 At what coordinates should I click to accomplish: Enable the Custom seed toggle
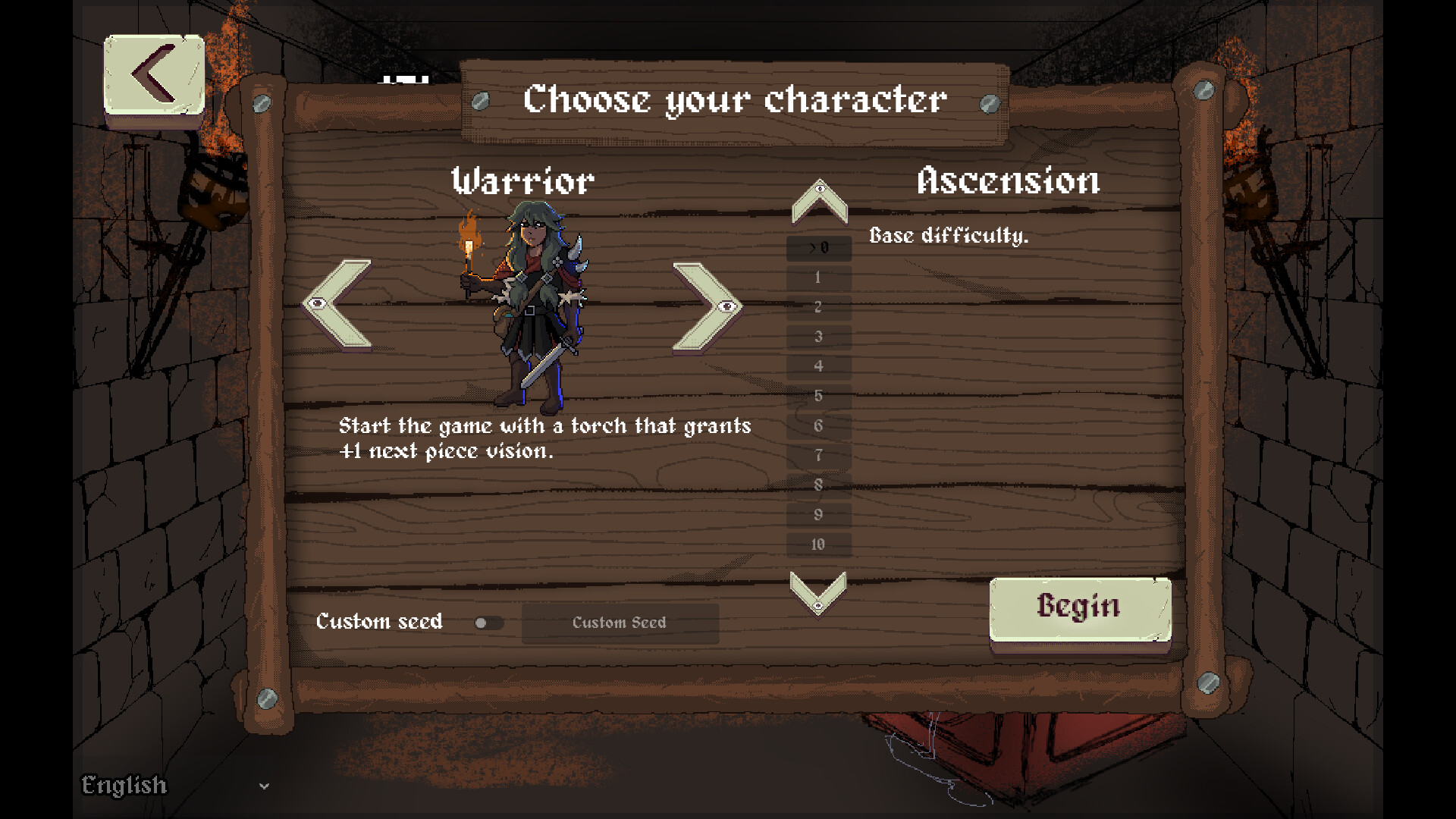[x=489, y=623]
